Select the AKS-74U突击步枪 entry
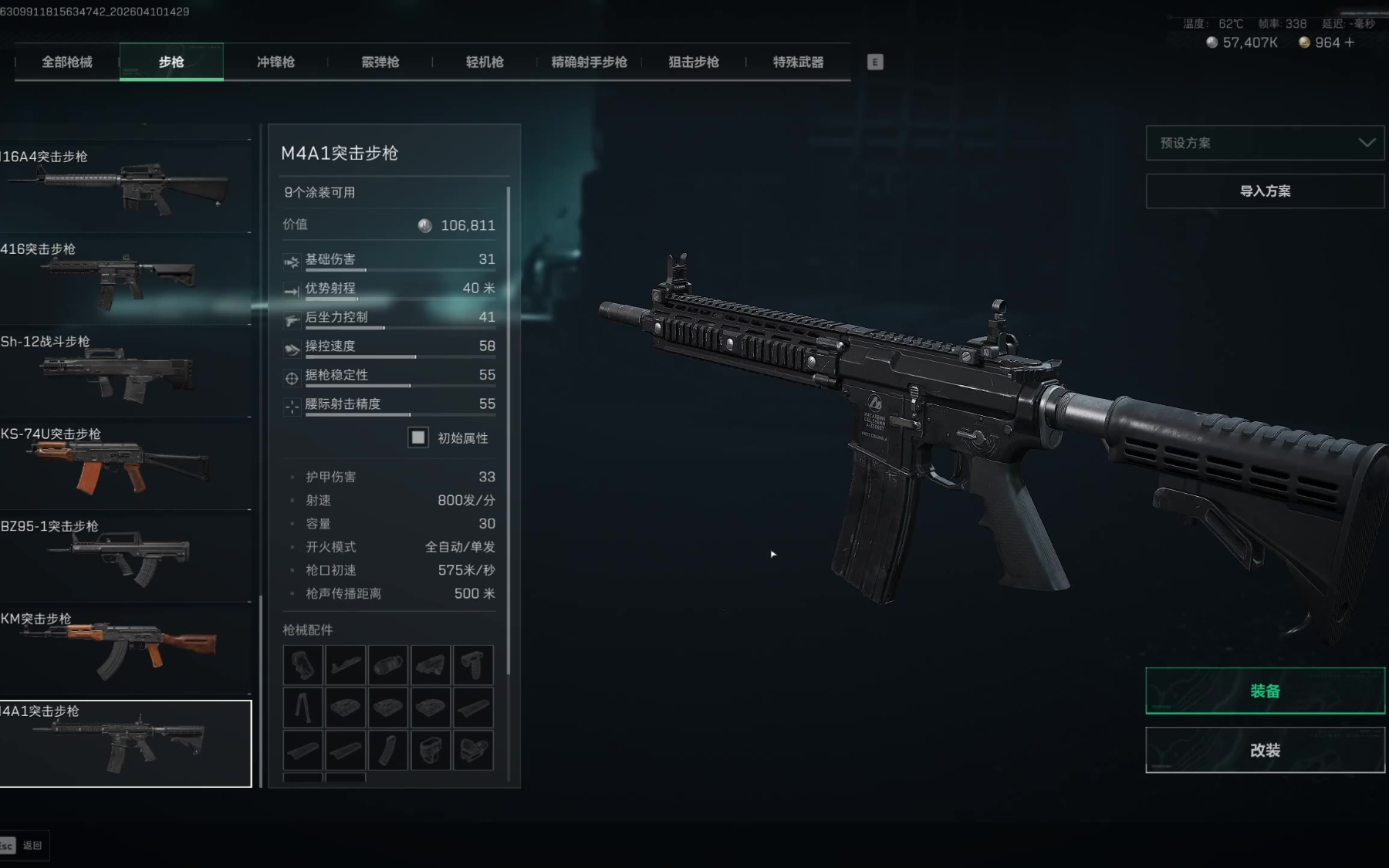The width and height of the screenshot is (1389, 868). coord(123,463)
